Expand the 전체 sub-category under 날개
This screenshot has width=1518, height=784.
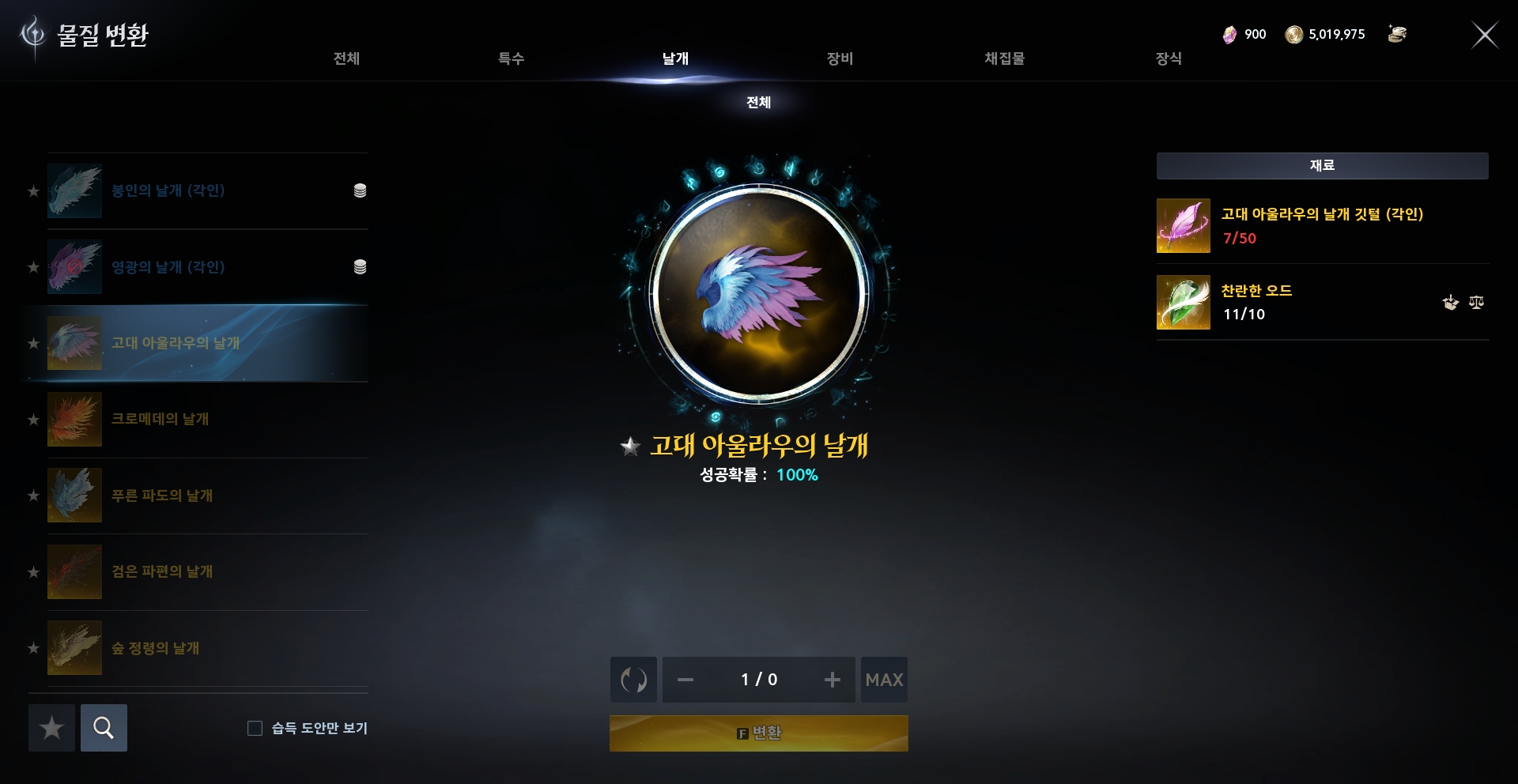tap(758, 103)
